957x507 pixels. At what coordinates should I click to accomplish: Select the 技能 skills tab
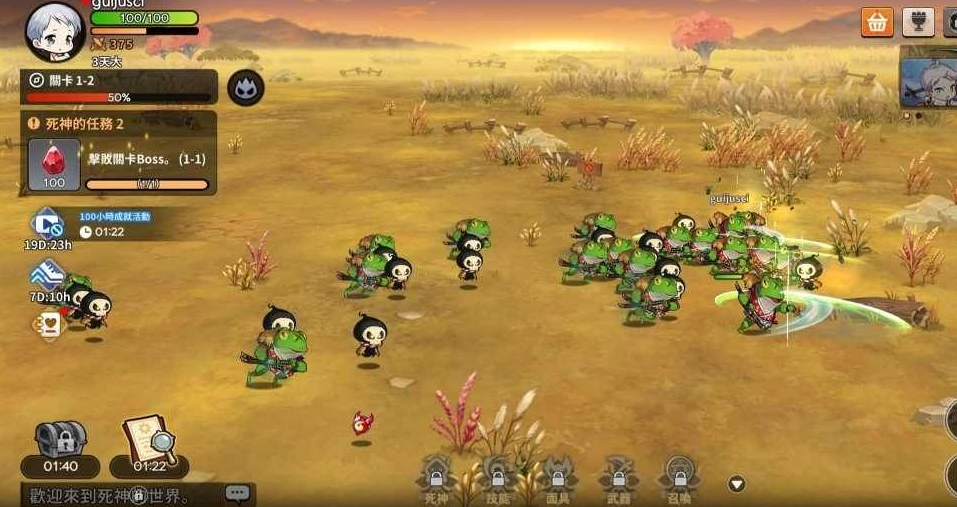(x=497, y=478)
